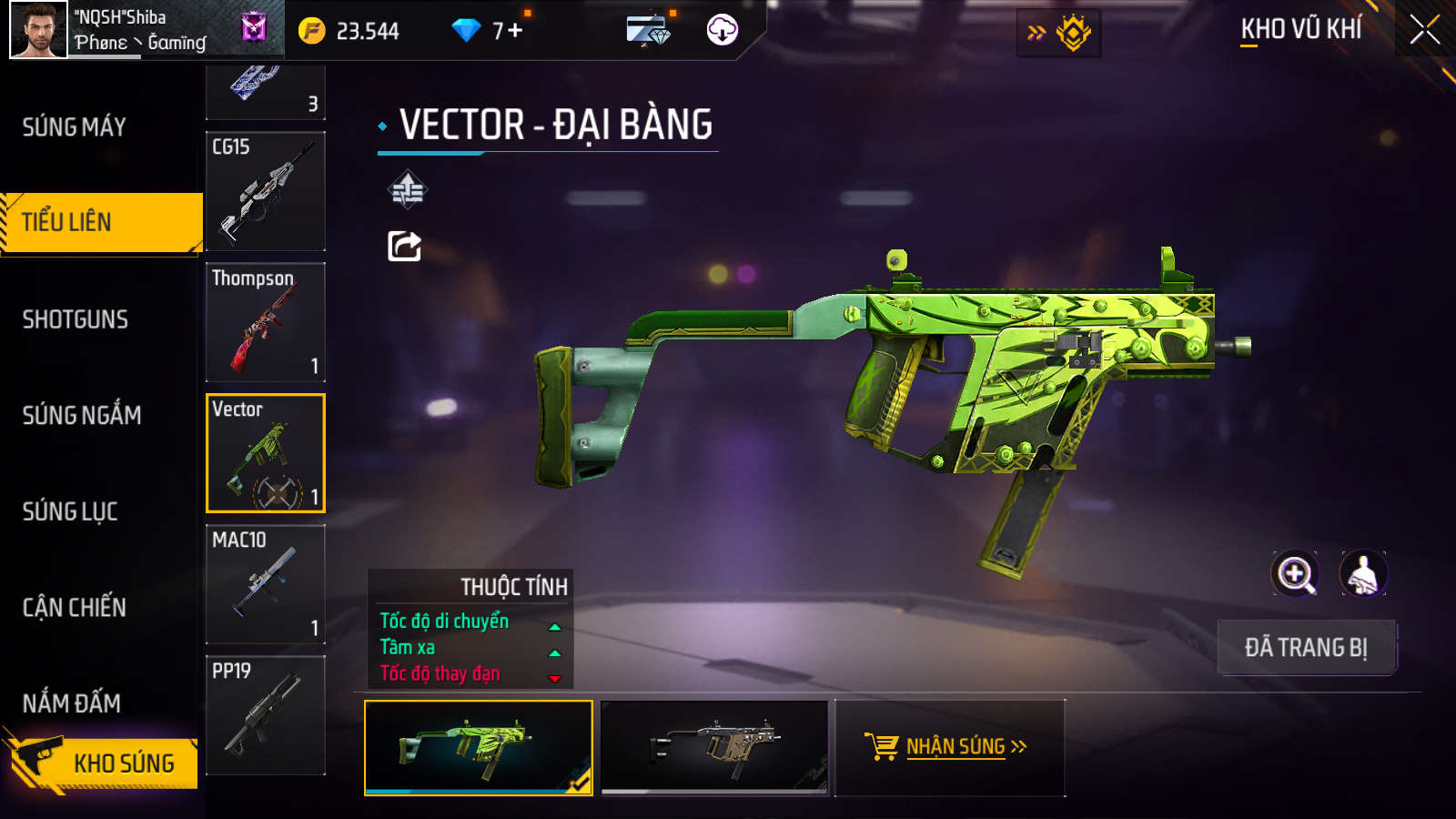Choose the Thompson weapon slot
This screenshot has height=819, width=1456.
(x=266, y=322)
